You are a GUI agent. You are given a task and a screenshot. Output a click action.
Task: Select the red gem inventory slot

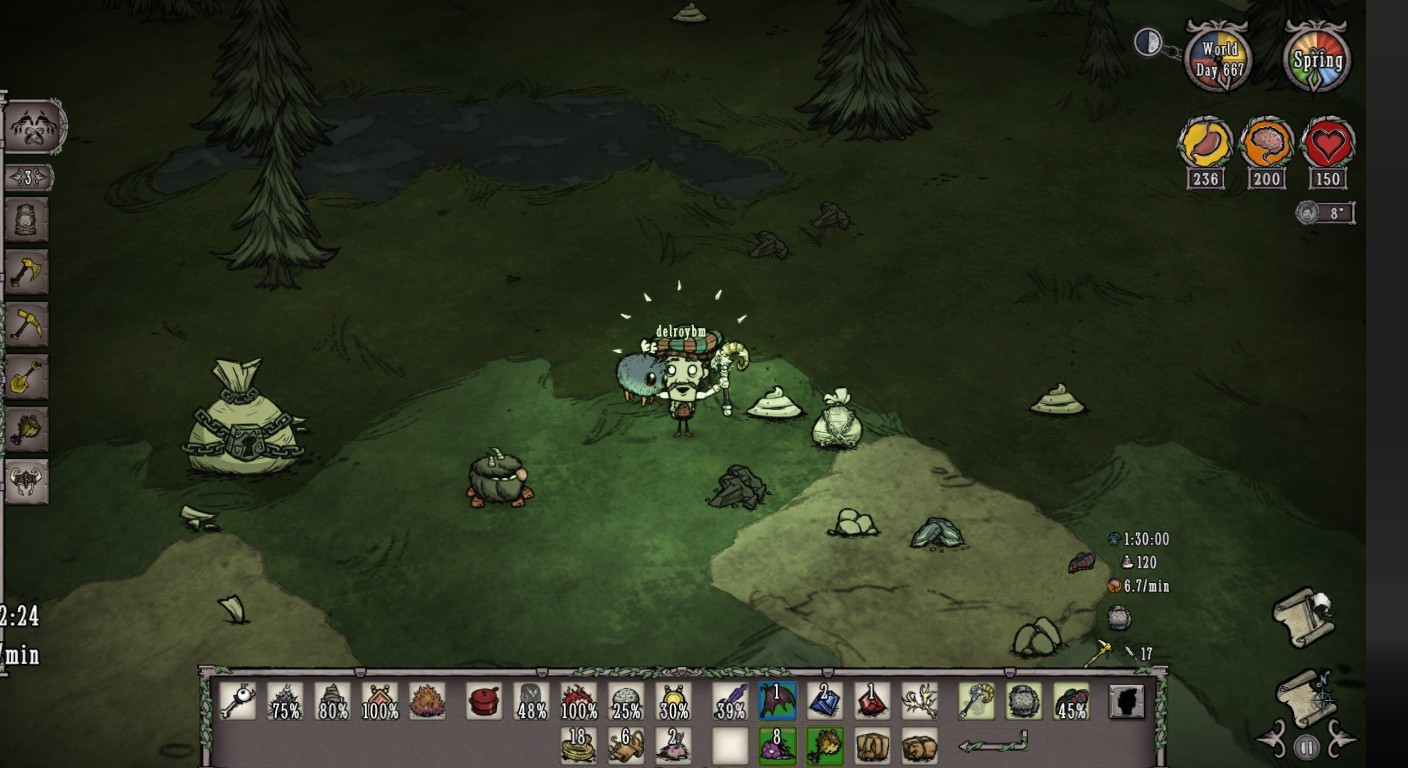(873, 701)
